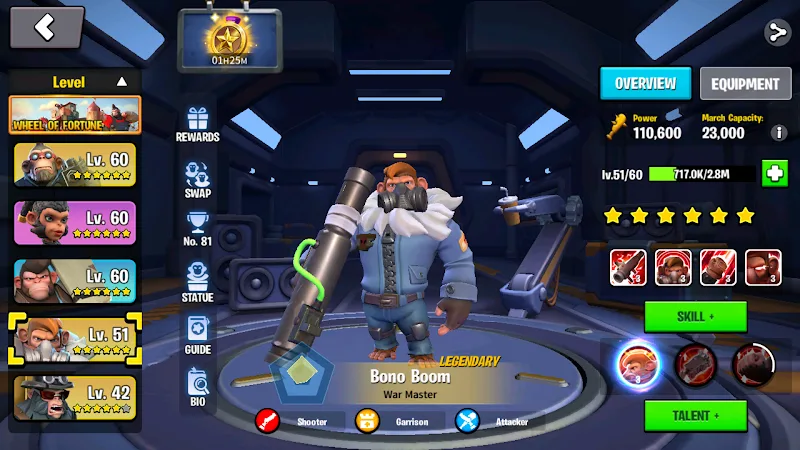Choose the highlighted first talent circle icon
The image size is (800, 450).
(634, 363)
